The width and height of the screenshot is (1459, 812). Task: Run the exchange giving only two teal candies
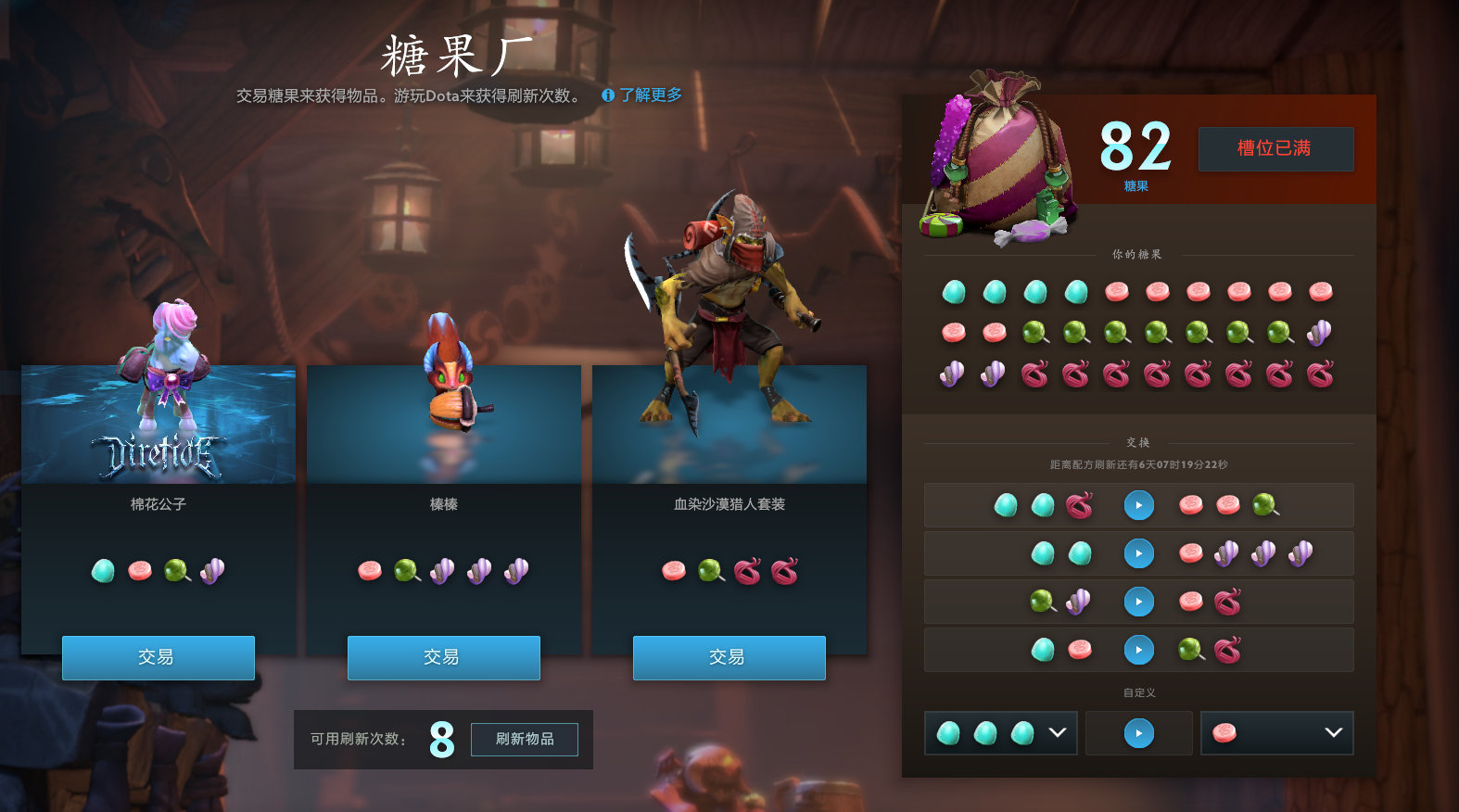[x=1138, y=553]
